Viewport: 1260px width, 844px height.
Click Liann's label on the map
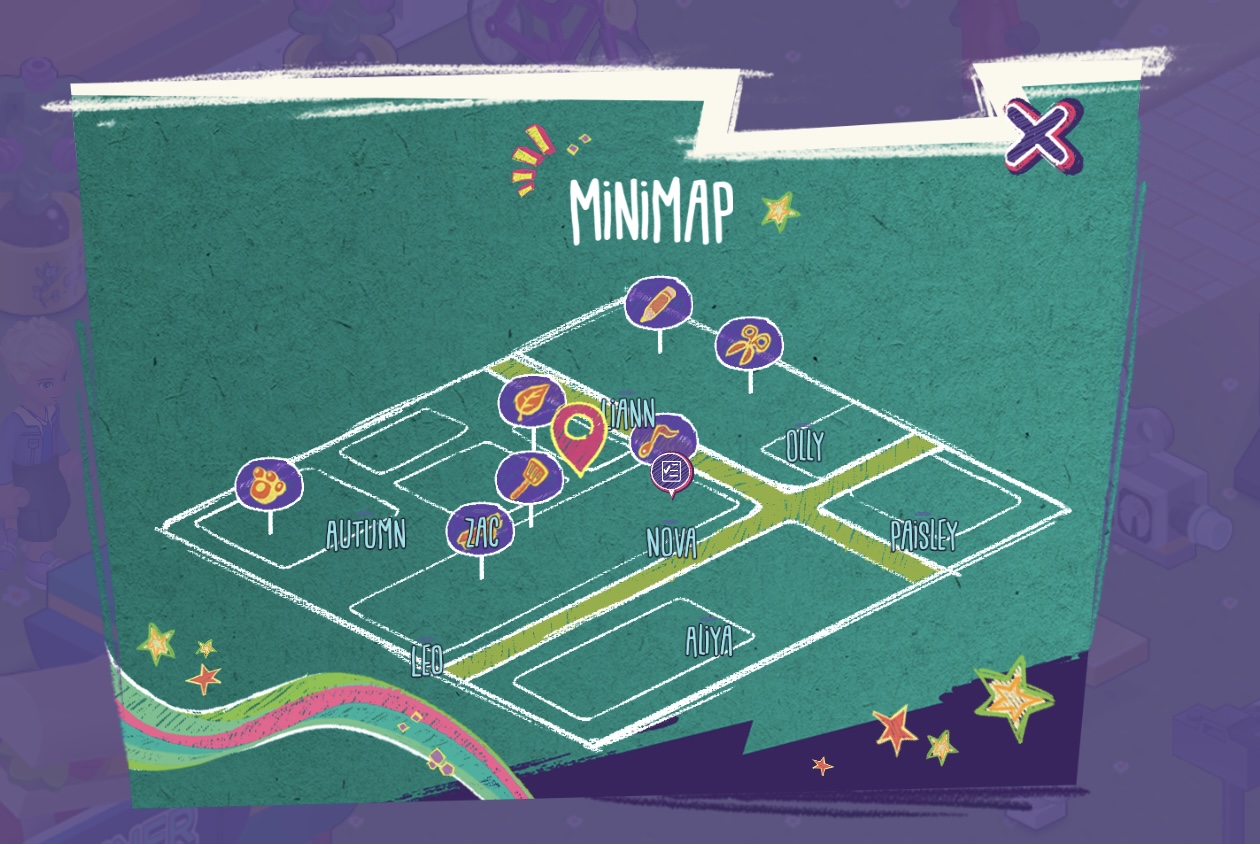pyautogui.click(x=629, y=412)
